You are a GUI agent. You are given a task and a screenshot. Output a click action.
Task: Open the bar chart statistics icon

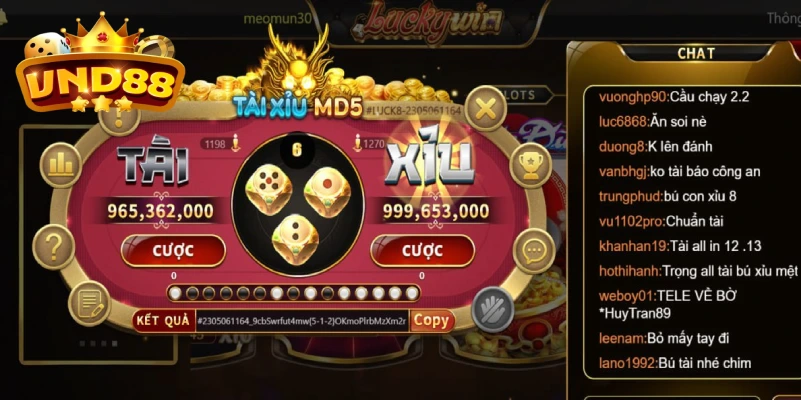click(63, 164)
